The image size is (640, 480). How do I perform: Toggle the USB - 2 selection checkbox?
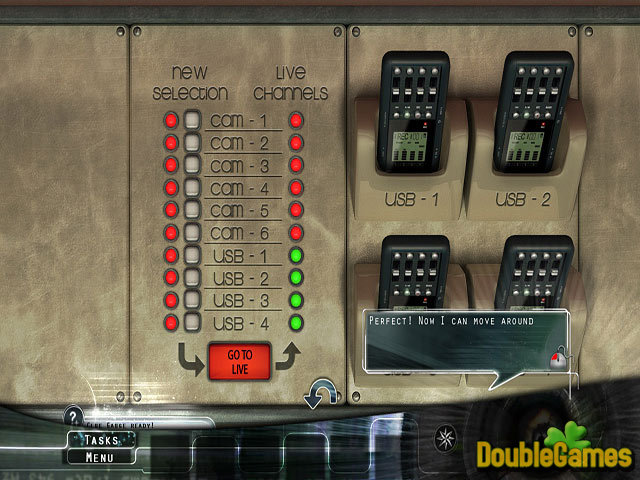tap(192, 278)
